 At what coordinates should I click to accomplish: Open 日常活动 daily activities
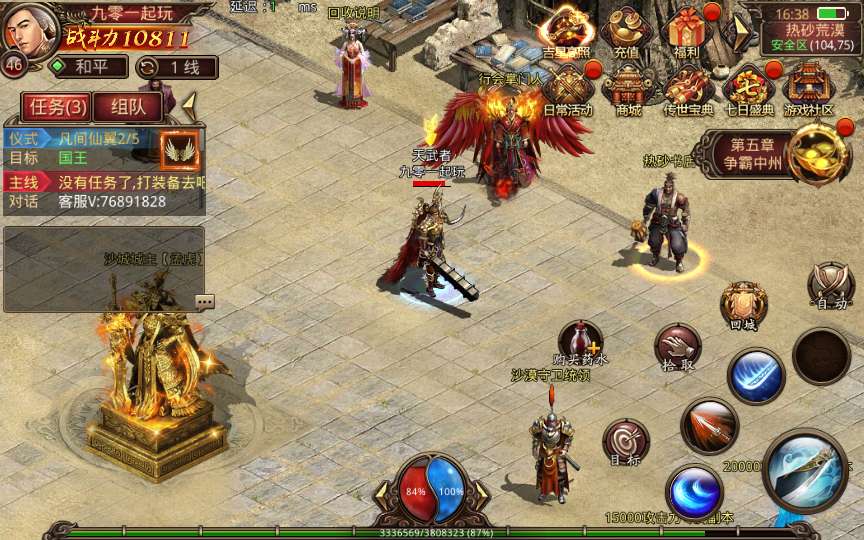pyautogui.click(x=567, y=88)
